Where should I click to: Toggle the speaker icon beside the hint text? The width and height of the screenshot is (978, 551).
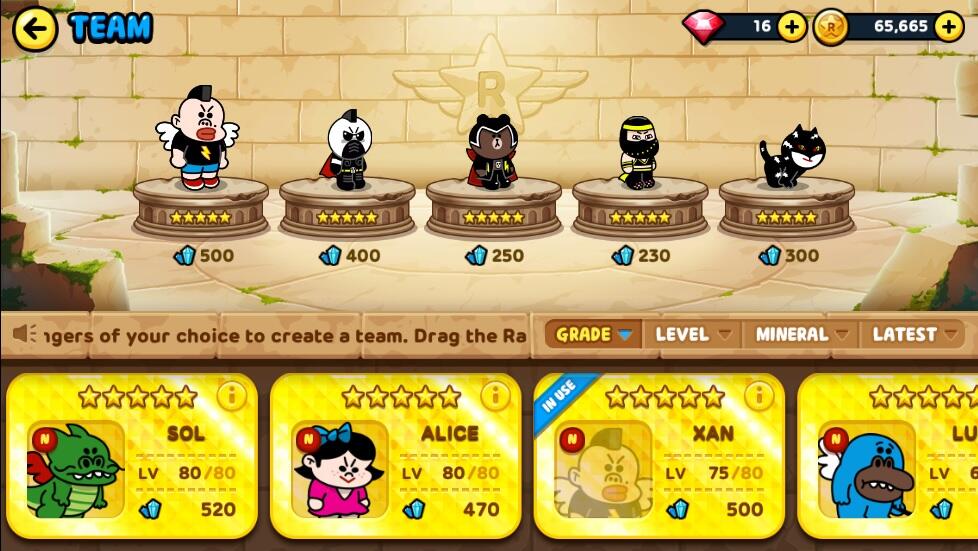point(26,334)
